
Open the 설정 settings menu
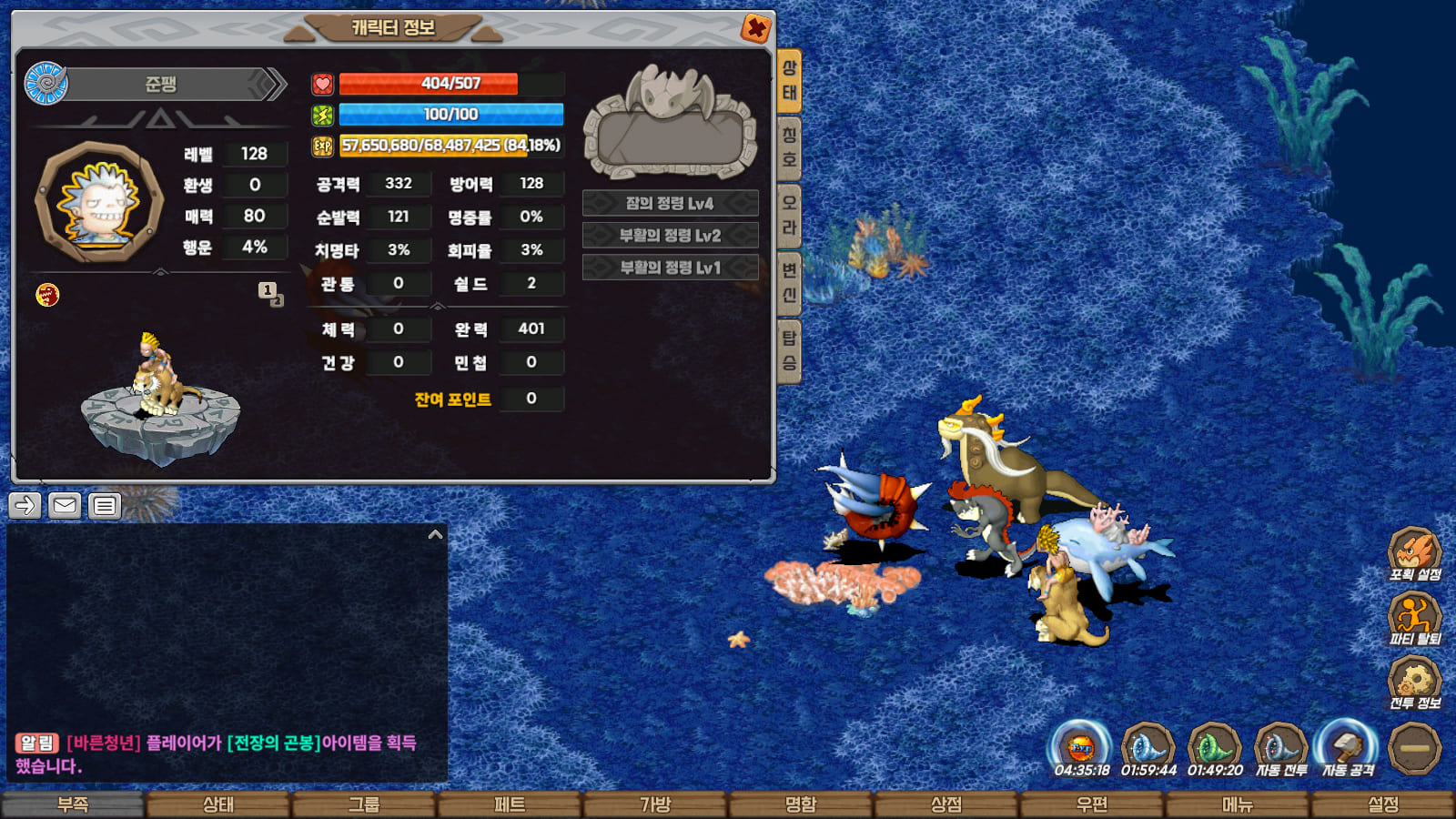coord(1383,804)
